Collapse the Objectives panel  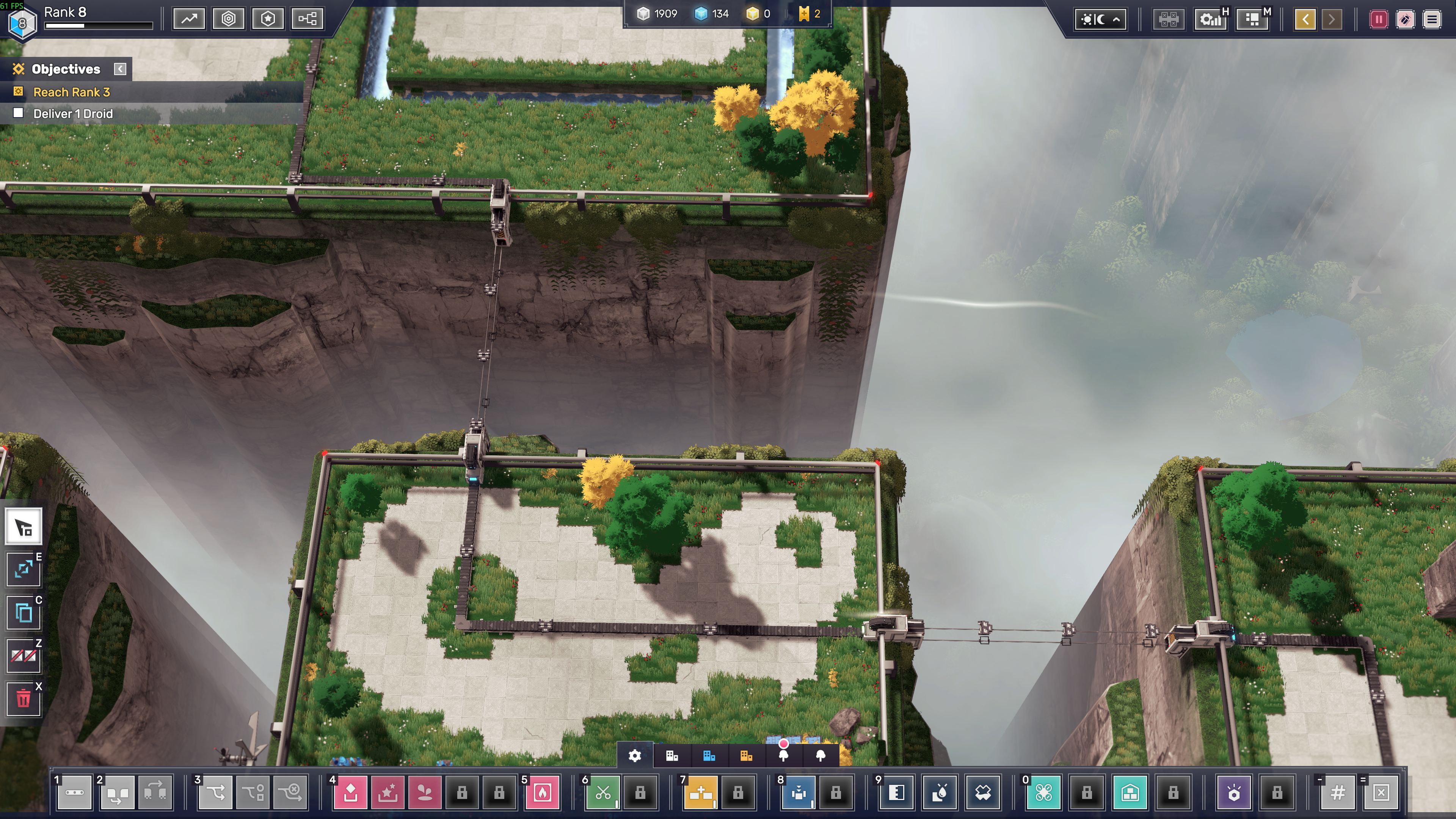coord(120,69)
